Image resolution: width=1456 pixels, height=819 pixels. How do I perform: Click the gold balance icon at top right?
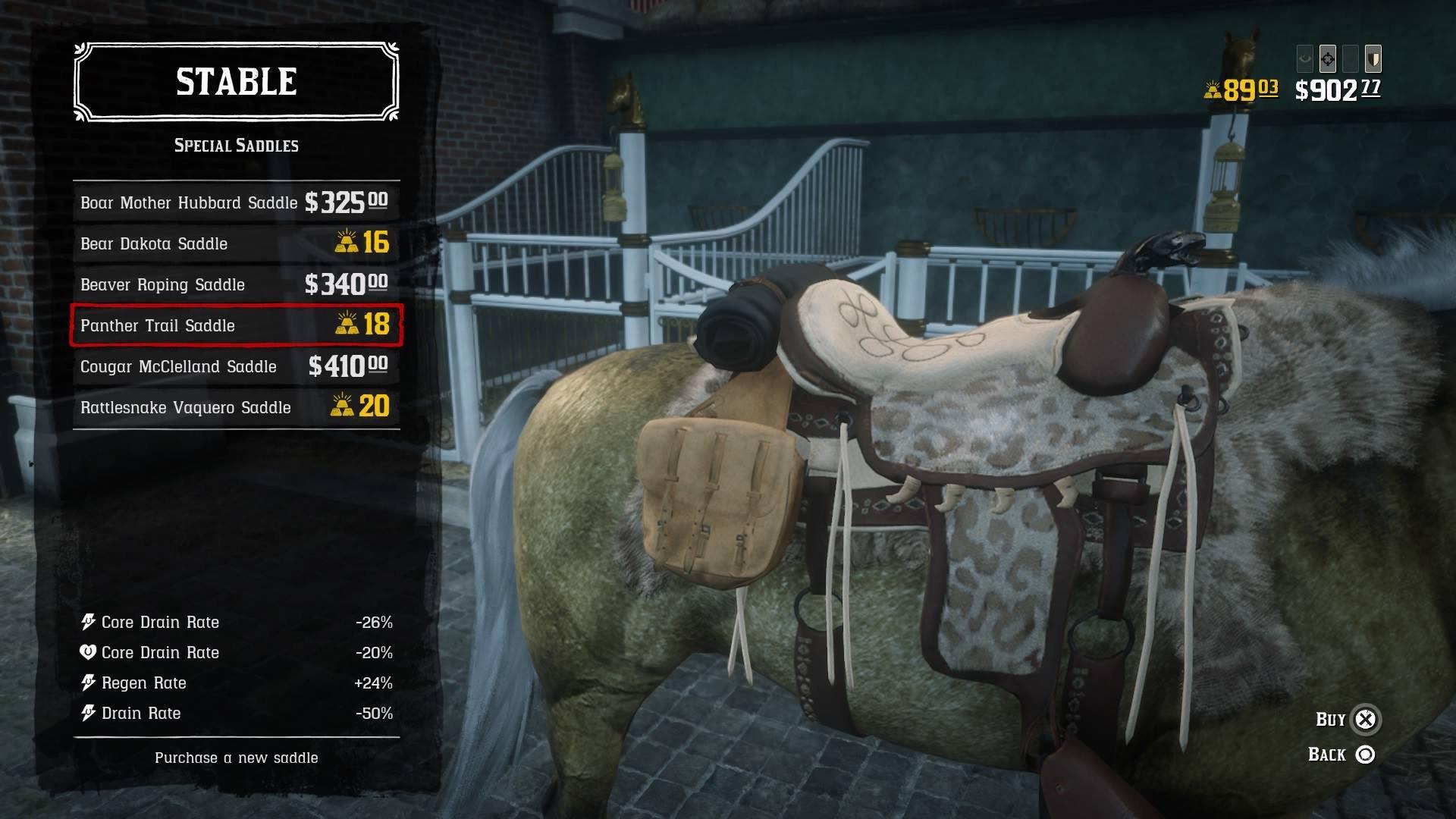pyautogui.click(x=1214, y=90)
